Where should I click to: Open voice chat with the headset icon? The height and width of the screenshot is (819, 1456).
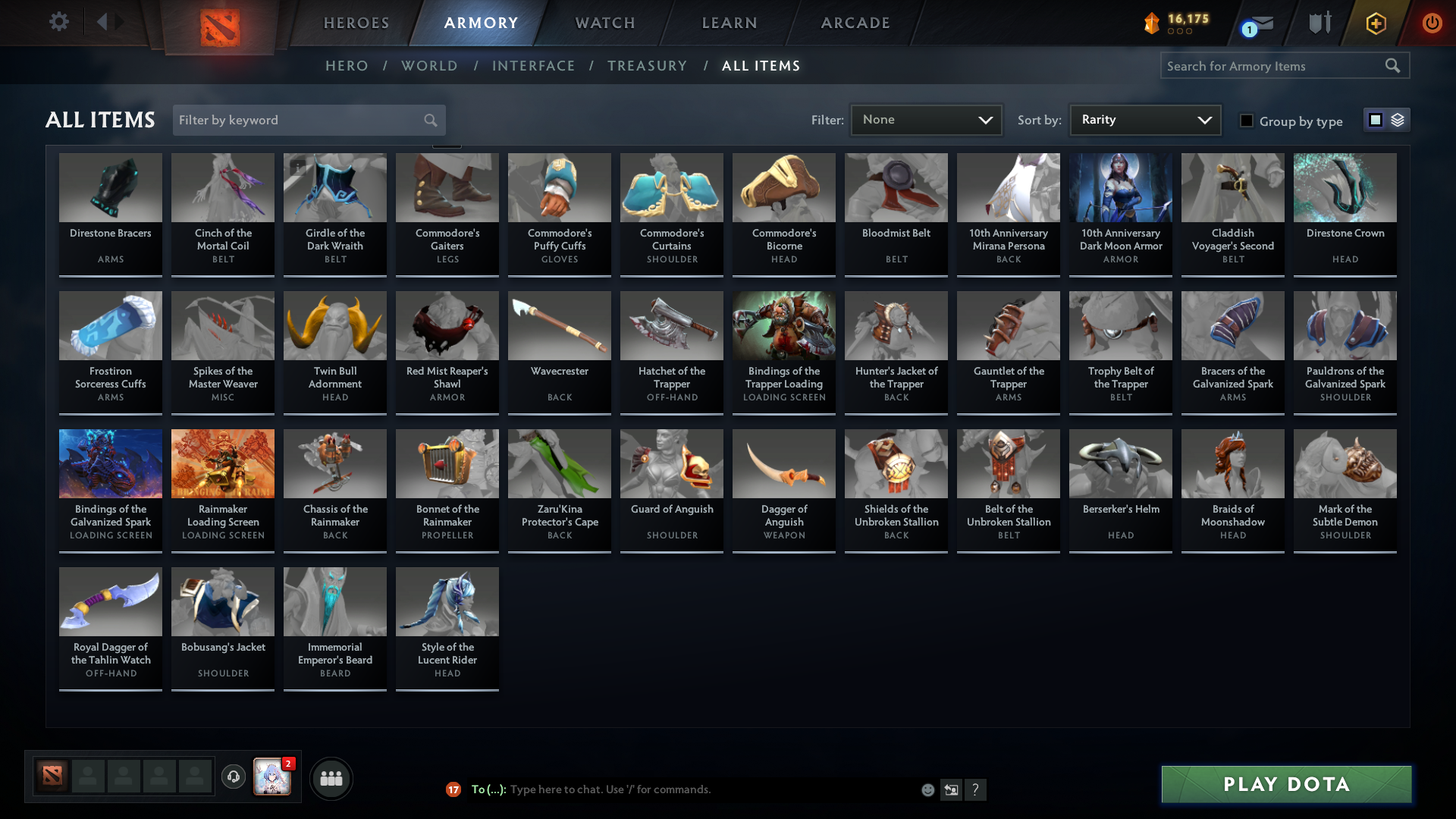pyautogui.click(x=234, y=777)
